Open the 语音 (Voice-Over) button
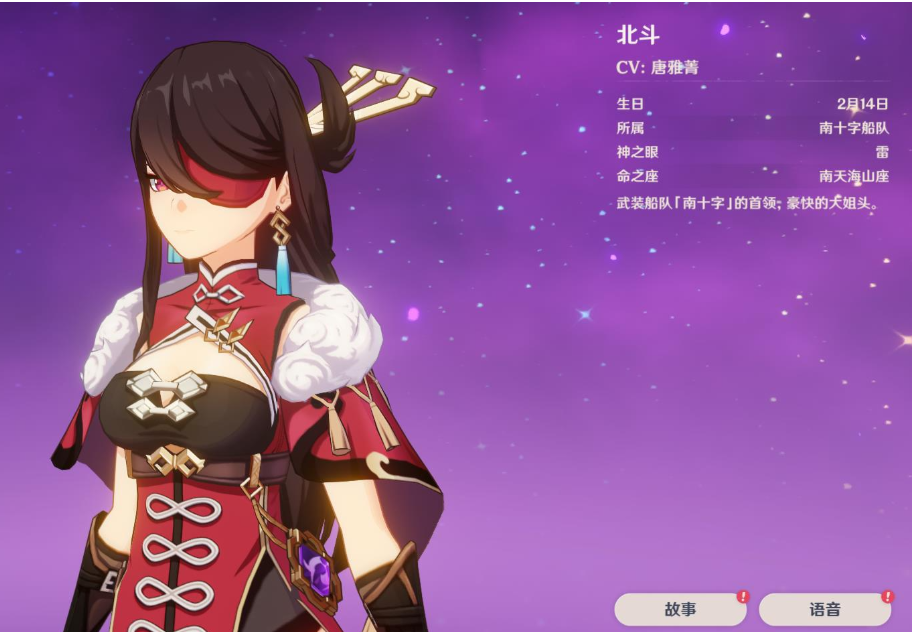 click(825, 609)
